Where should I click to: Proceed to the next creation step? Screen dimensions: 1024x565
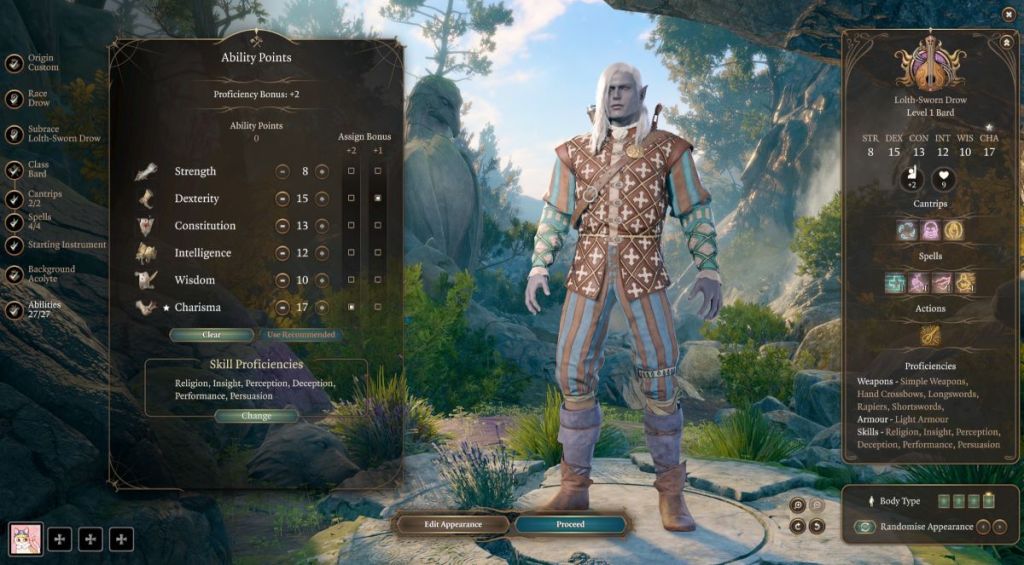(570, 524)
